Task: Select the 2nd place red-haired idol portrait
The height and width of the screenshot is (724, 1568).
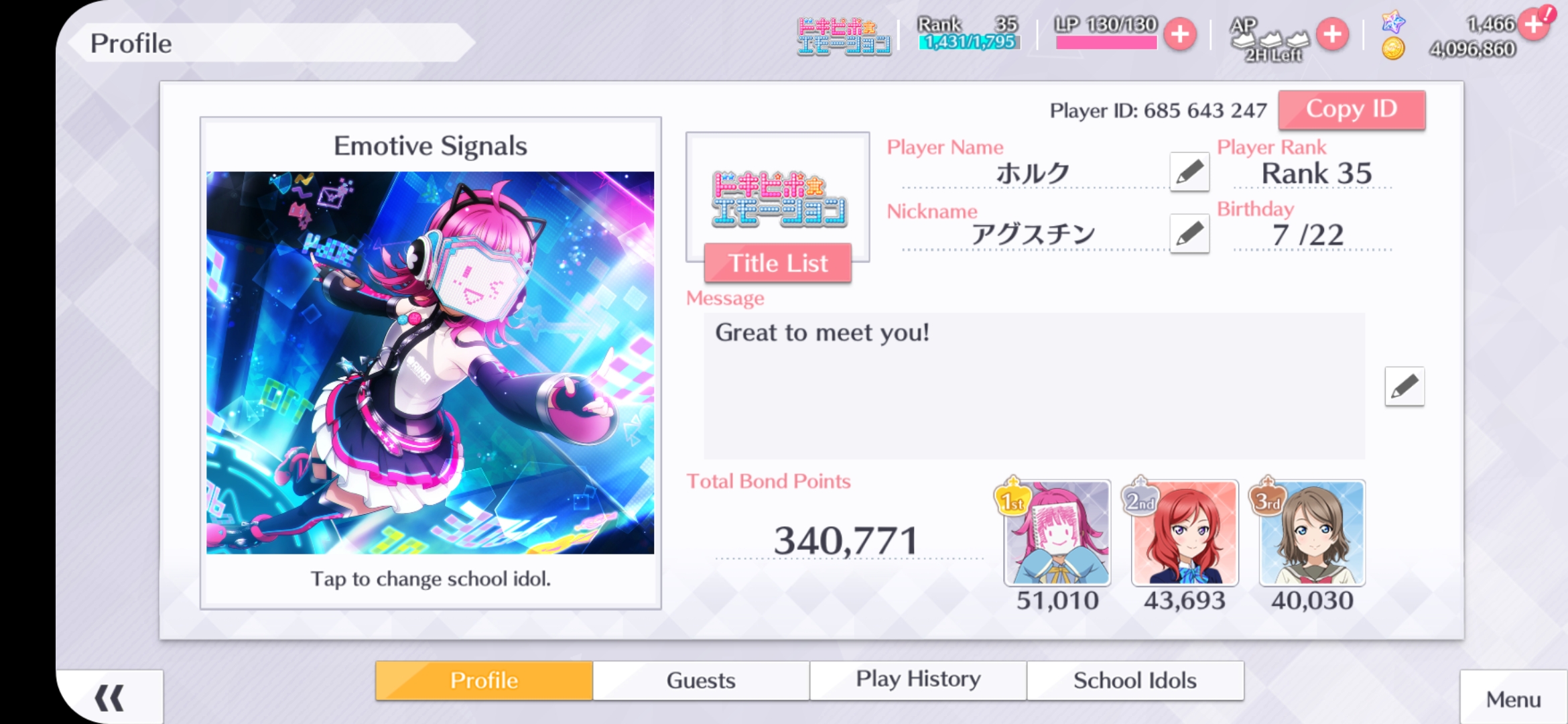Action: tap(1184, 534)
